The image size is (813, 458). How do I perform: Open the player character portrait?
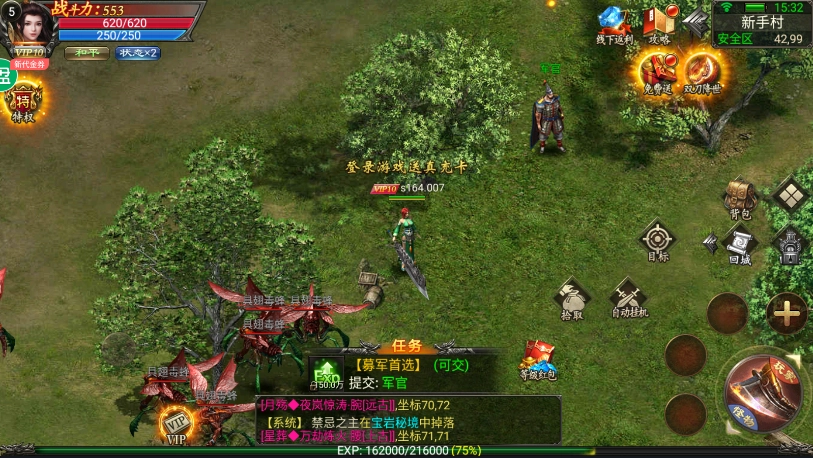tap(28, 24)
